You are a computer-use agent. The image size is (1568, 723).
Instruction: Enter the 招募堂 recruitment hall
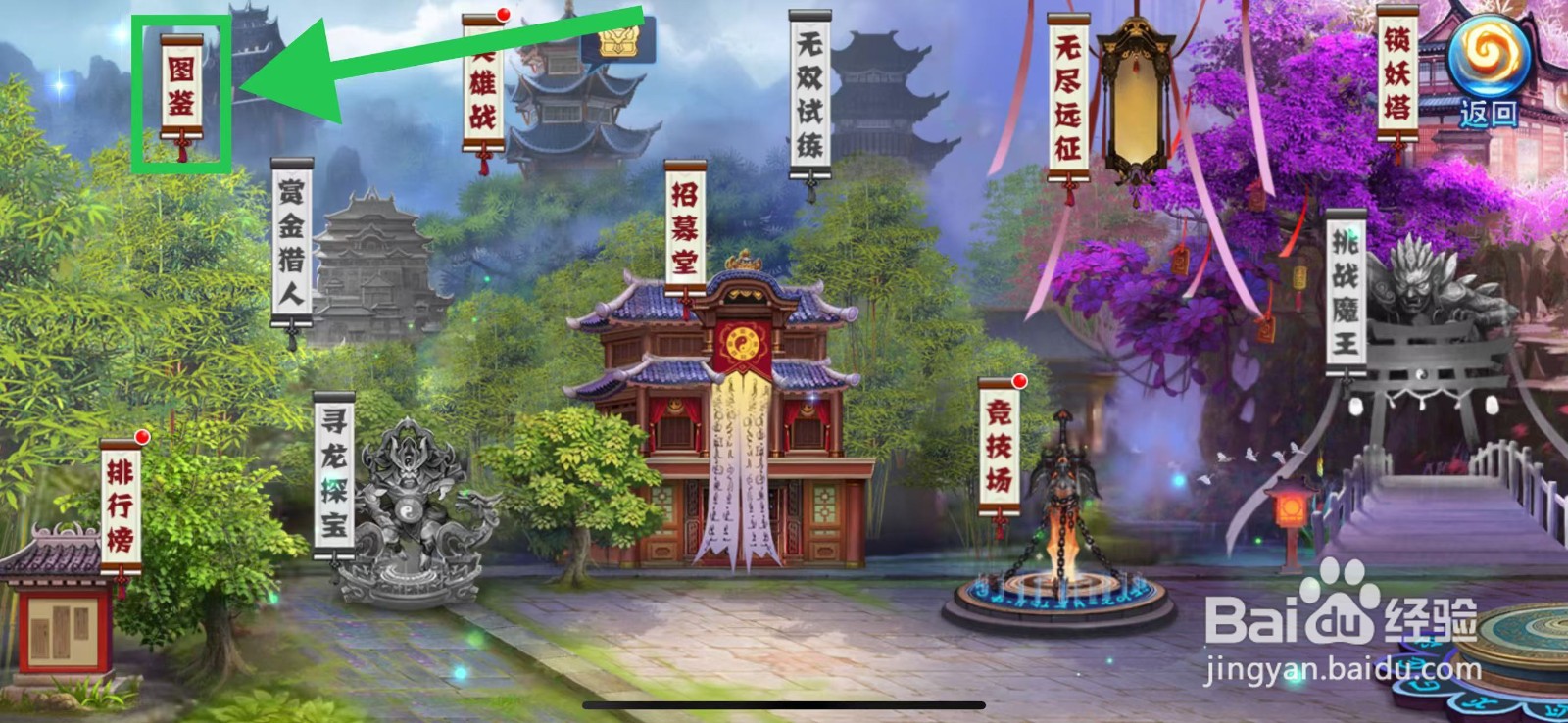coord(684,225)
